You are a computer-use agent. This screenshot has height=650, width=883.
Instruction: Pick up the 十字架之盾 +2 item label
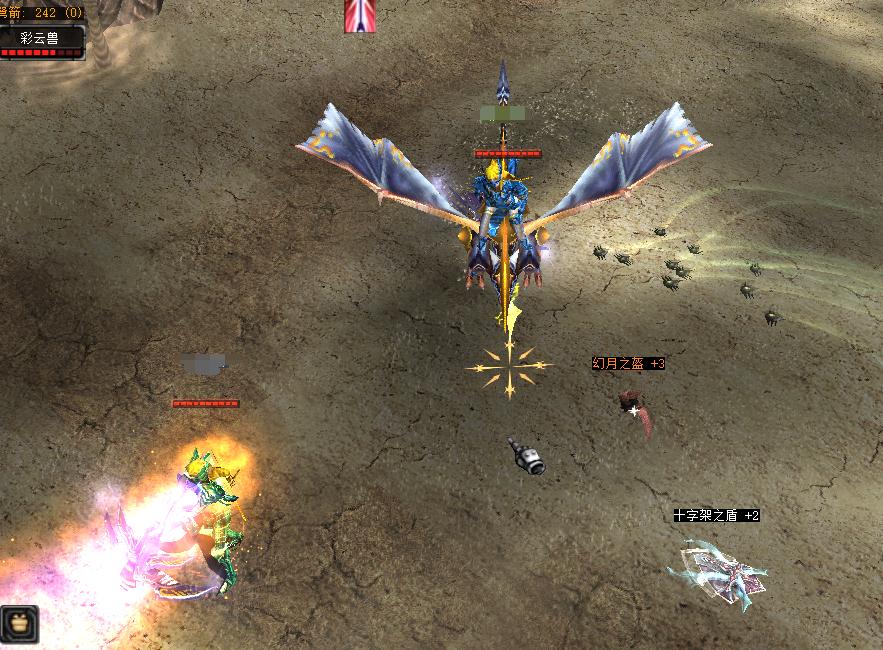[x=716, y=515]
